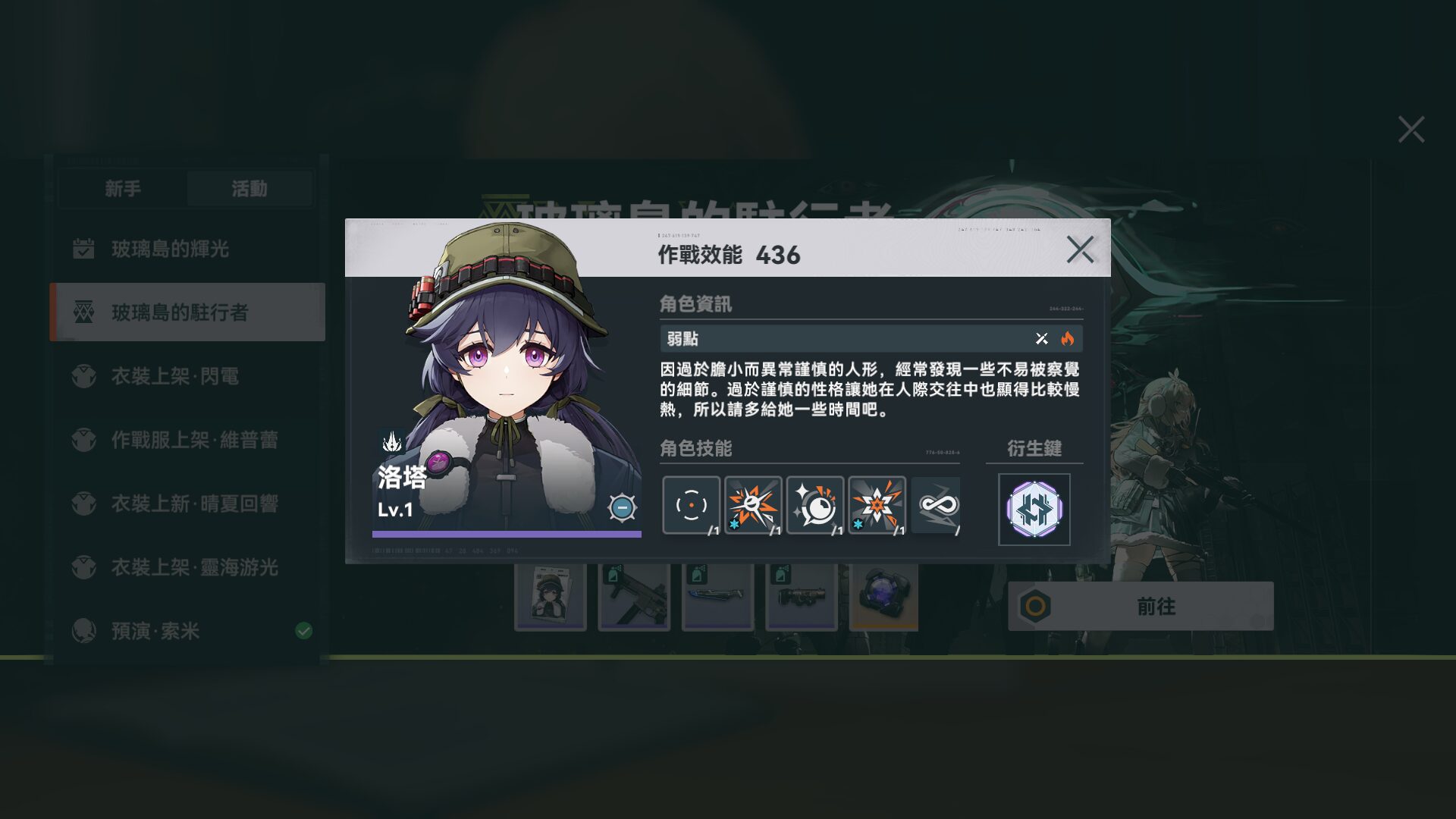Select the dotted-circle targeting skill icon
Screen dimensions: 1456x819
coord(691,505)
